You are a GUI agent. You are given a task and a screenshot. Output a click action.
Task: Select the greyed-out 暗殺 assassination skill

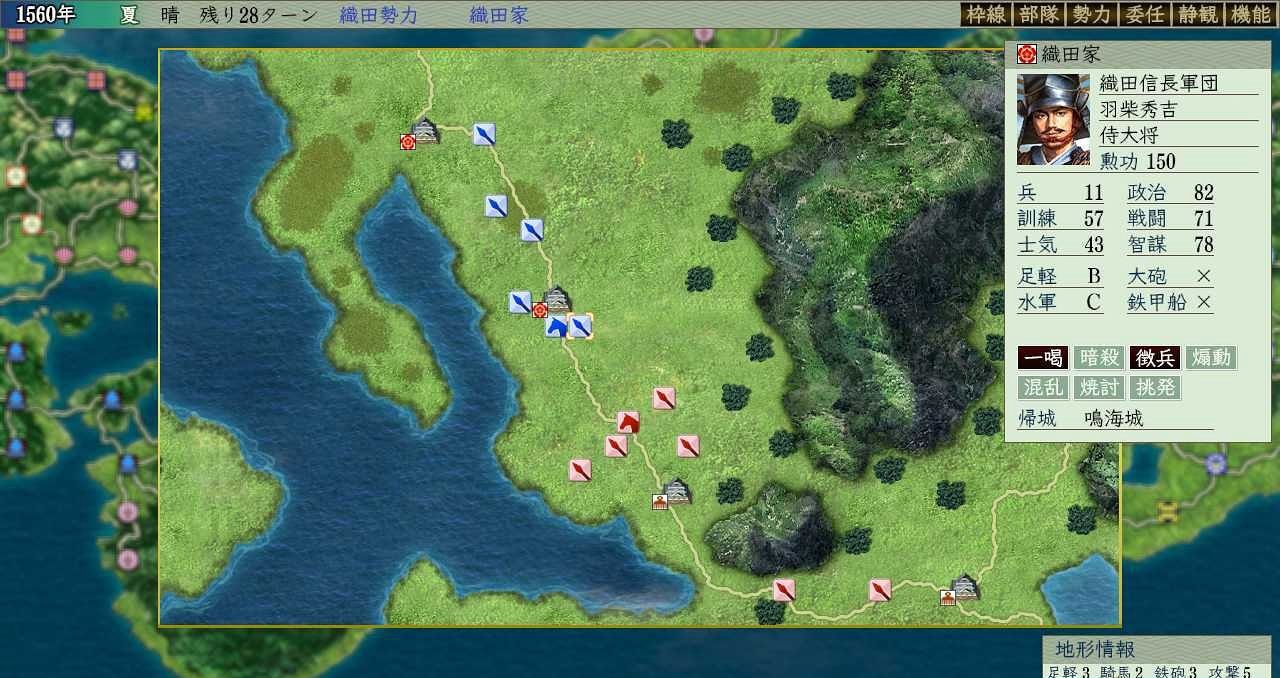(1099, 358)
